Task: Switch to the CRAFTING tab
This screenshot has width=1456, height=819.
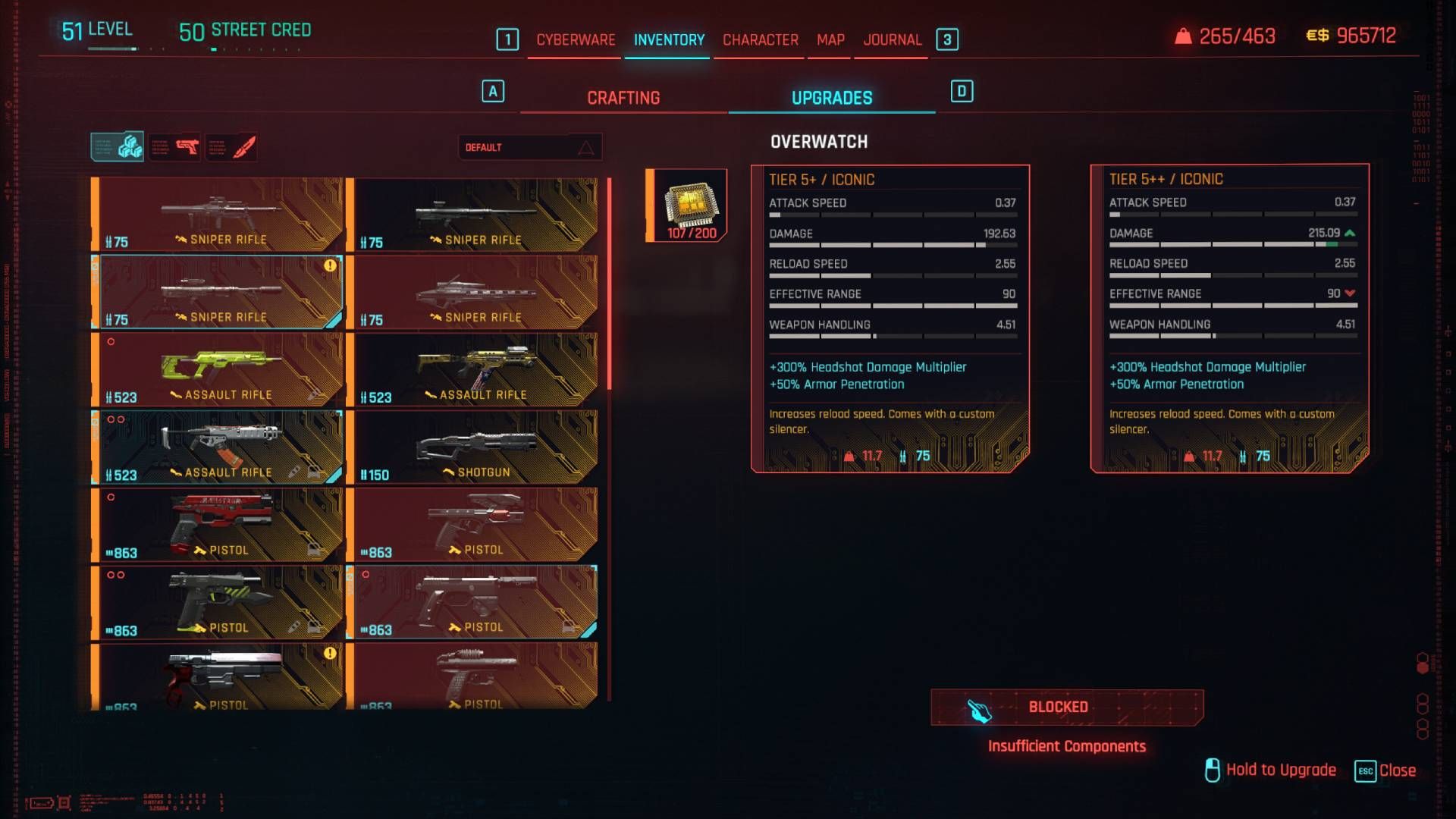Action: click(x=623, y=97)
